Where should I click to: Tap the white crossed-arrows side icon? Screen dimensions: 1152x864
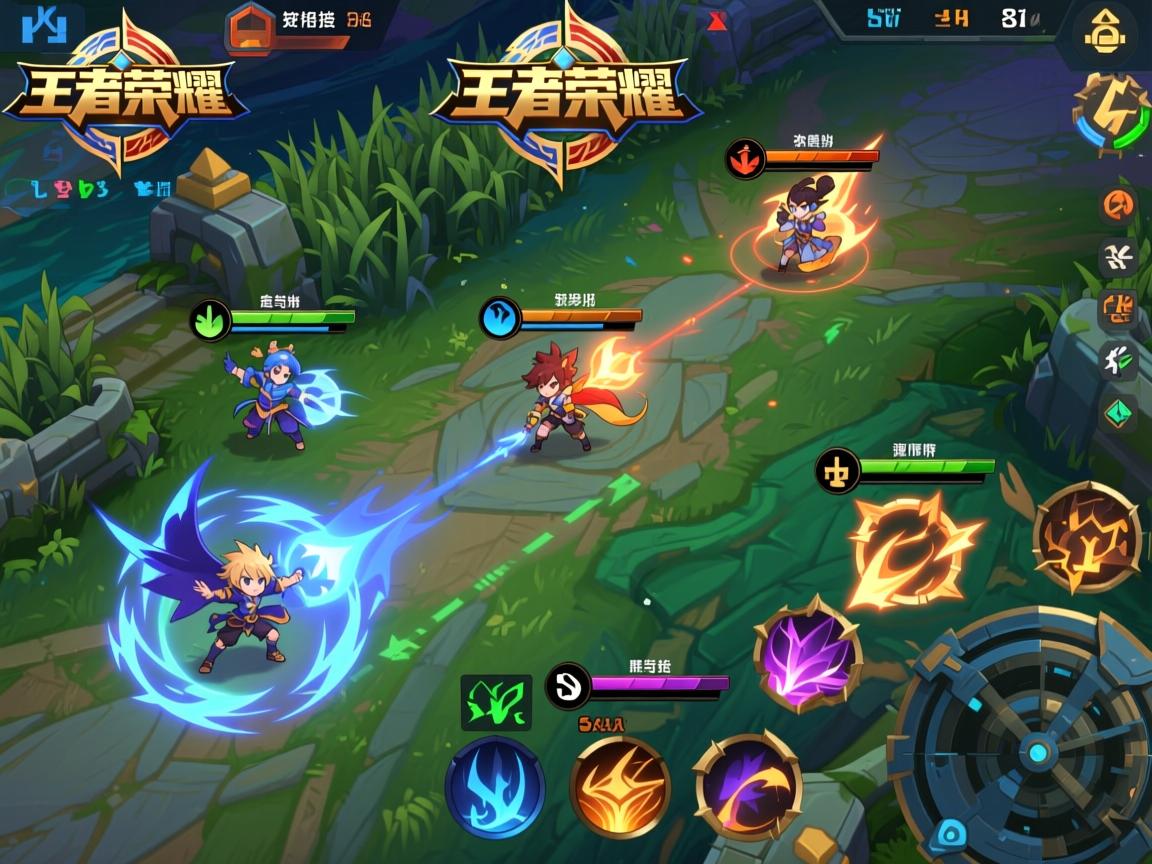coord(1118,257)
